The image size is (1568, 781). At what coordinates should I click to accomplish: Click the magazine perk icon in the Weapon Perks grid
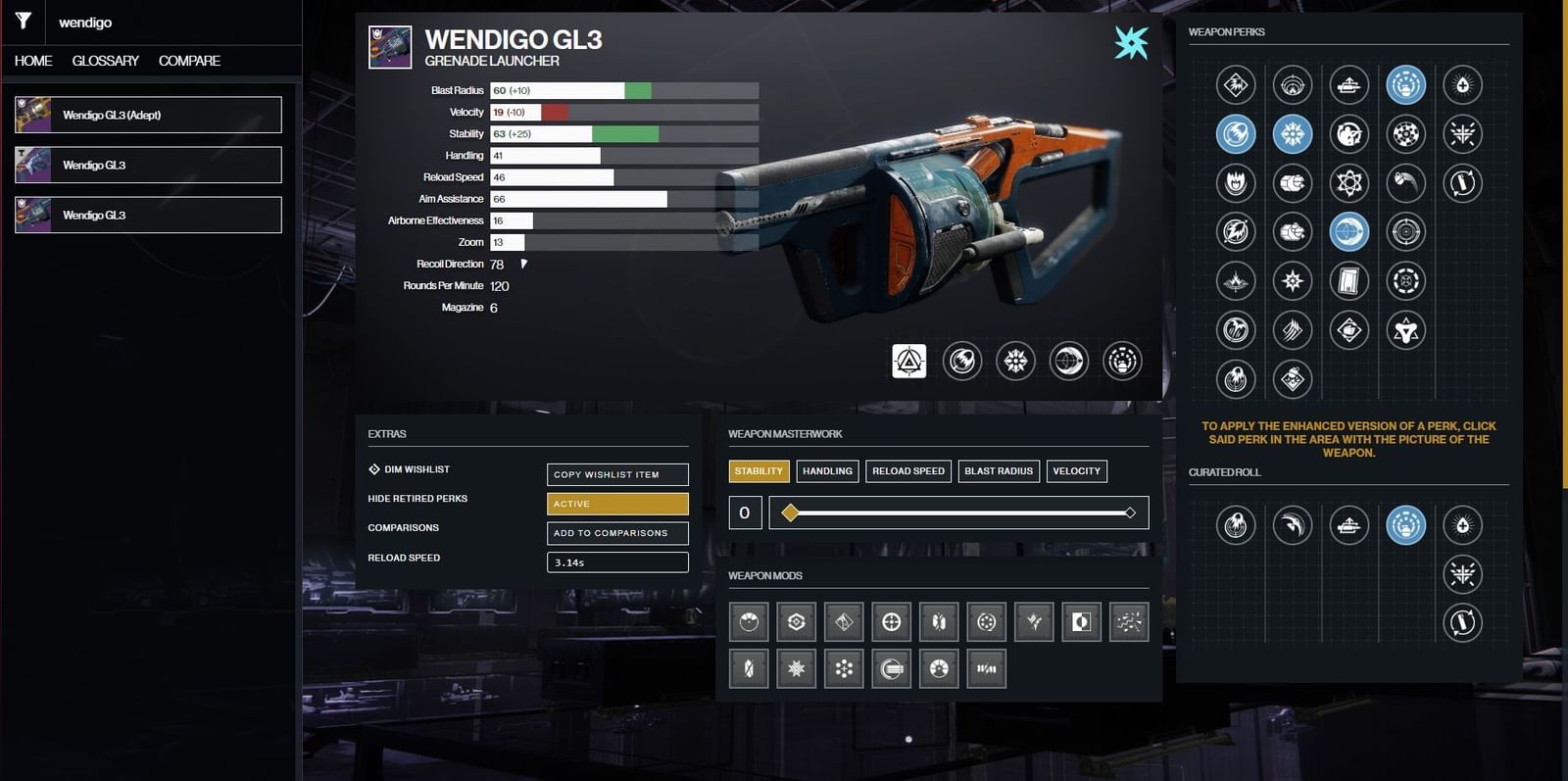(1350, 280)
